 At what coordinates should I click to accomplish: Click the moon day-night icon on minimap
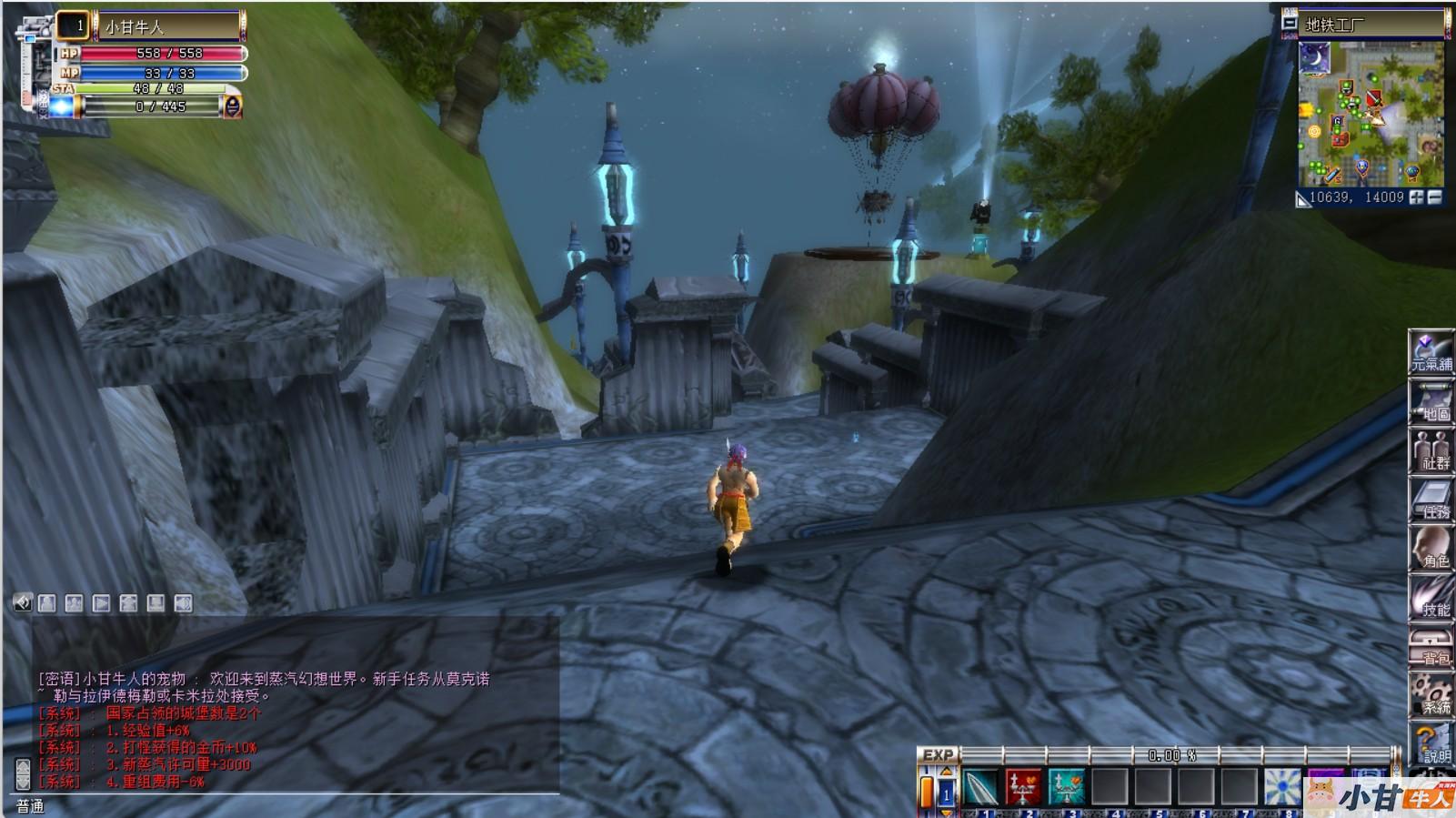(x=1314, y=58)
